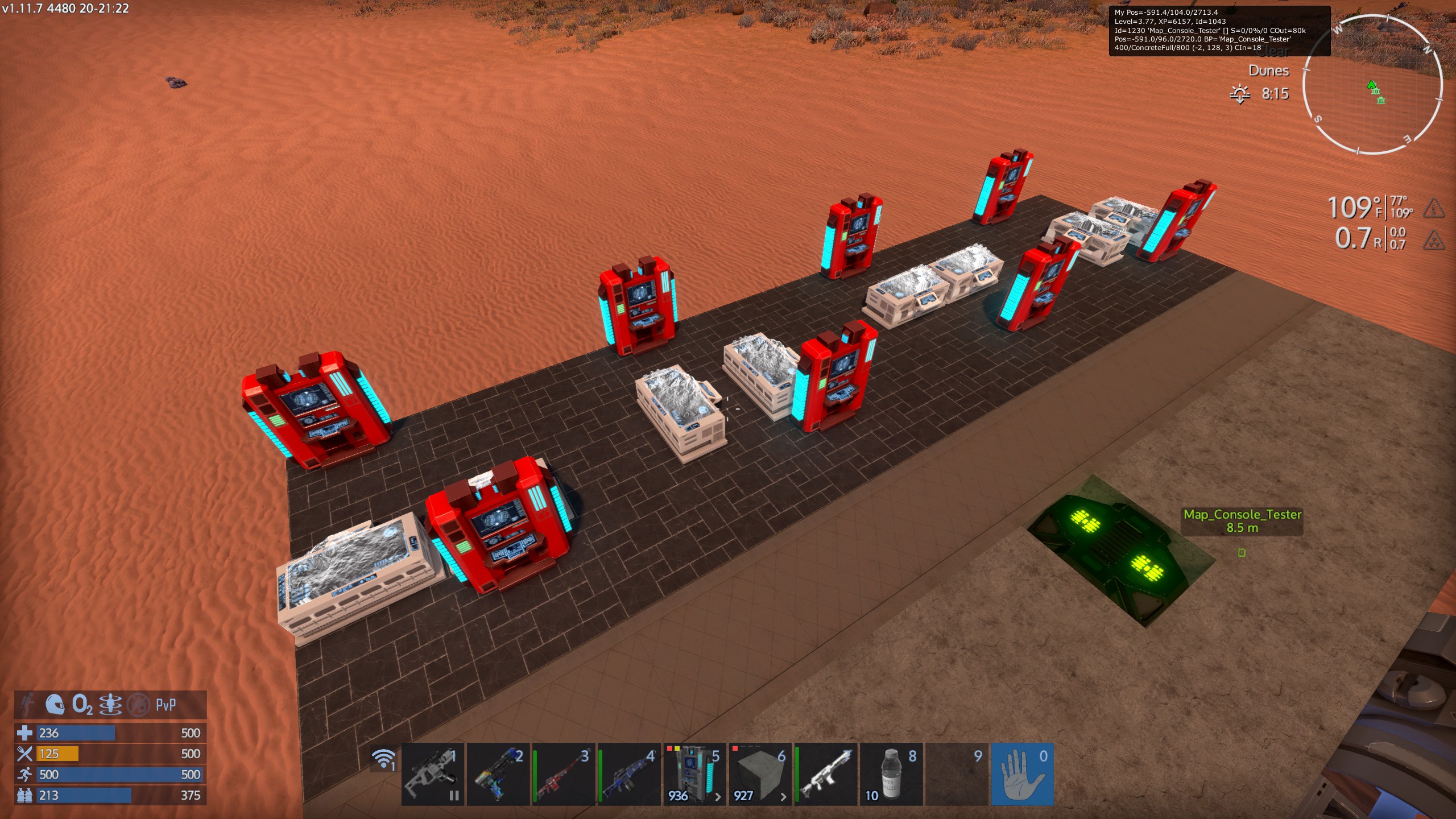This screenshot has width=1456, height=819.
Task: Choose the multicolored pistol in slot 2
Action: (x=498, y=774)
